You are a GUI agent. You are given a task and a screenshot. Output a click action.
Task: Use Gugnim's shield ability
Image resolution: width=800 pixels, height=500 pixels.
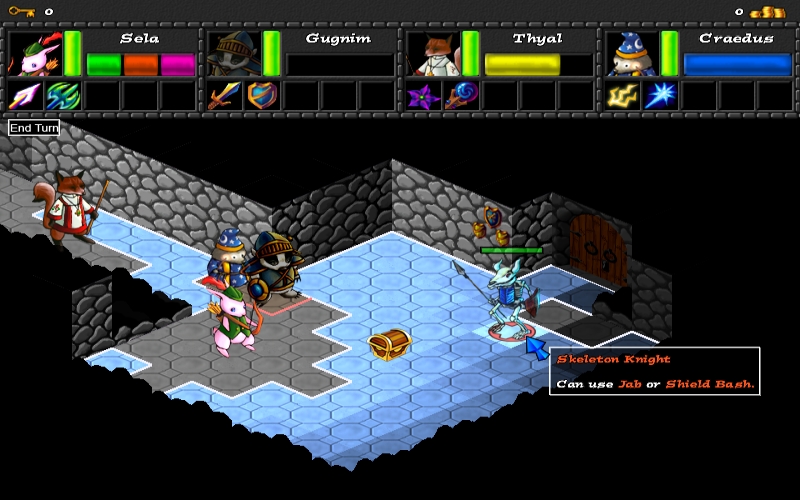pos(262,96)
